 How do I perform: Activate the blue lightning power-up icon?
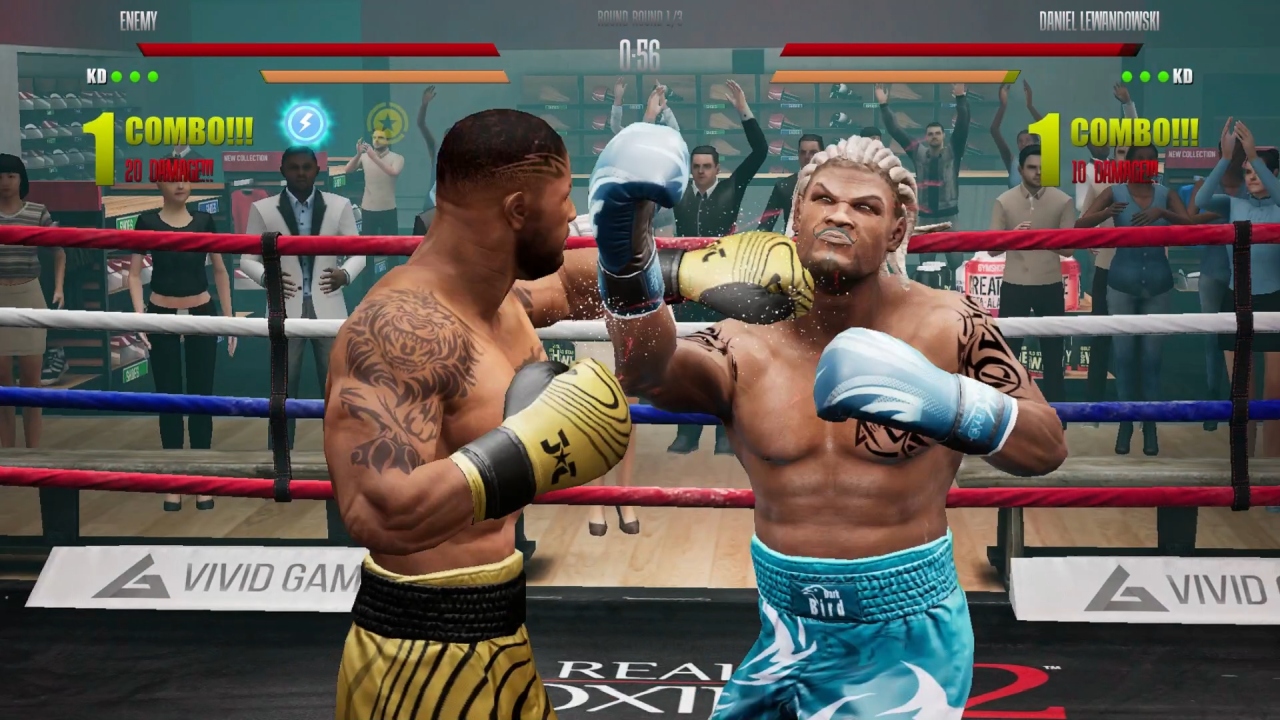[x=307, y=123]
